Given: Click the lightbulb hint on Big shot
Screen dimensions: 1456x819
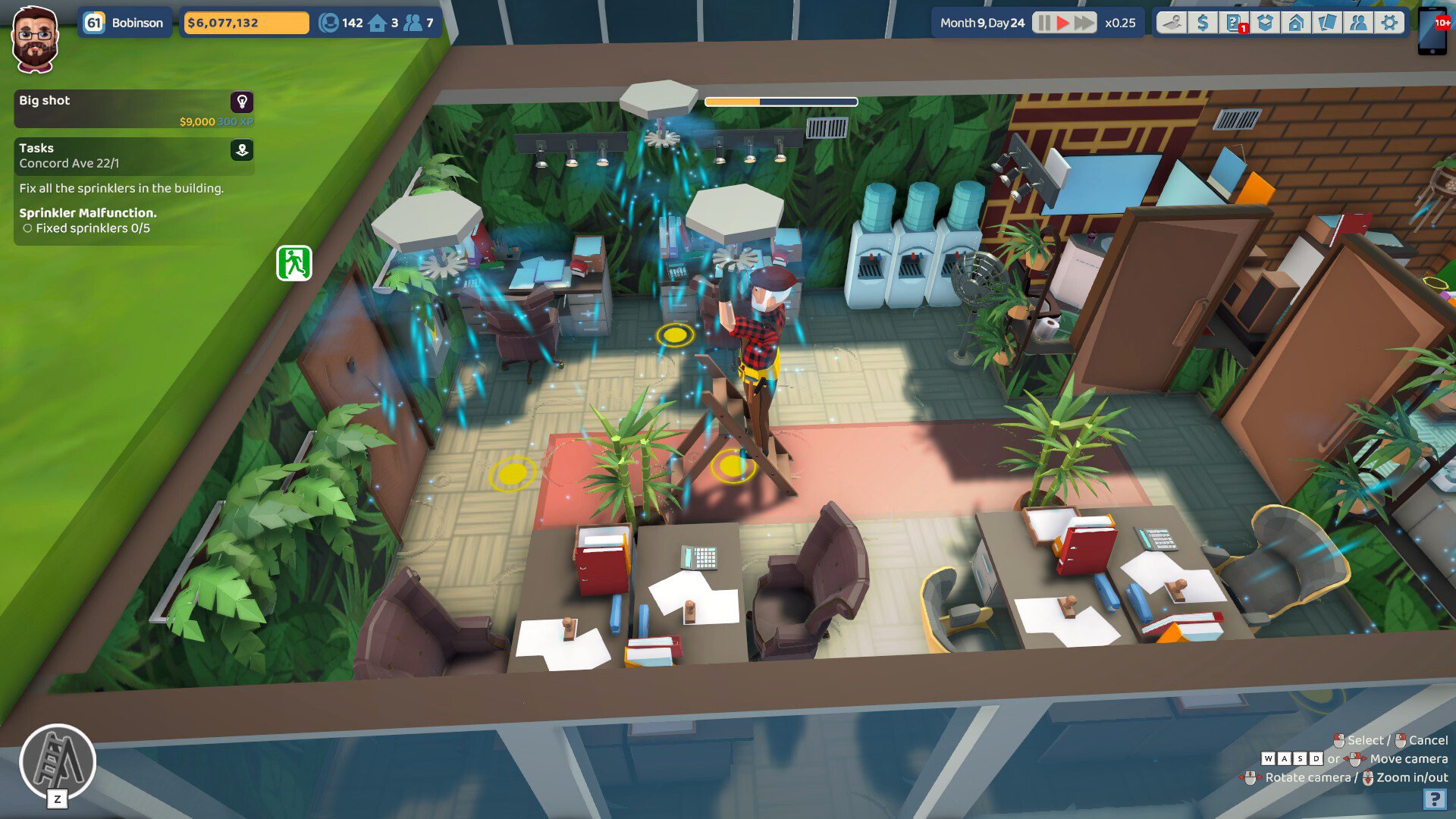Looking at the screenshot, I should coord(242,102).
